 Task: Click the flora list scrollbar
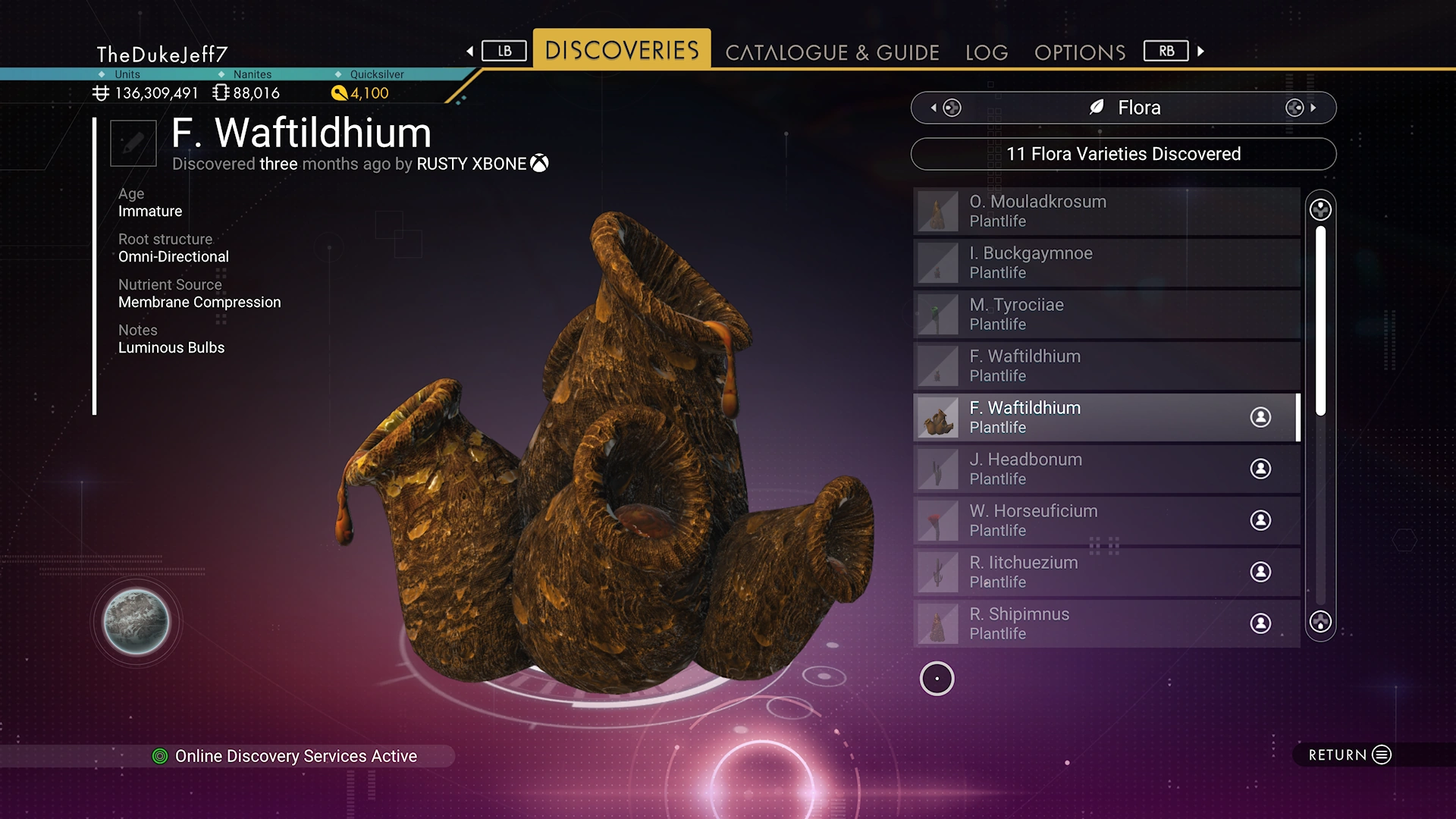[1320, 320]
